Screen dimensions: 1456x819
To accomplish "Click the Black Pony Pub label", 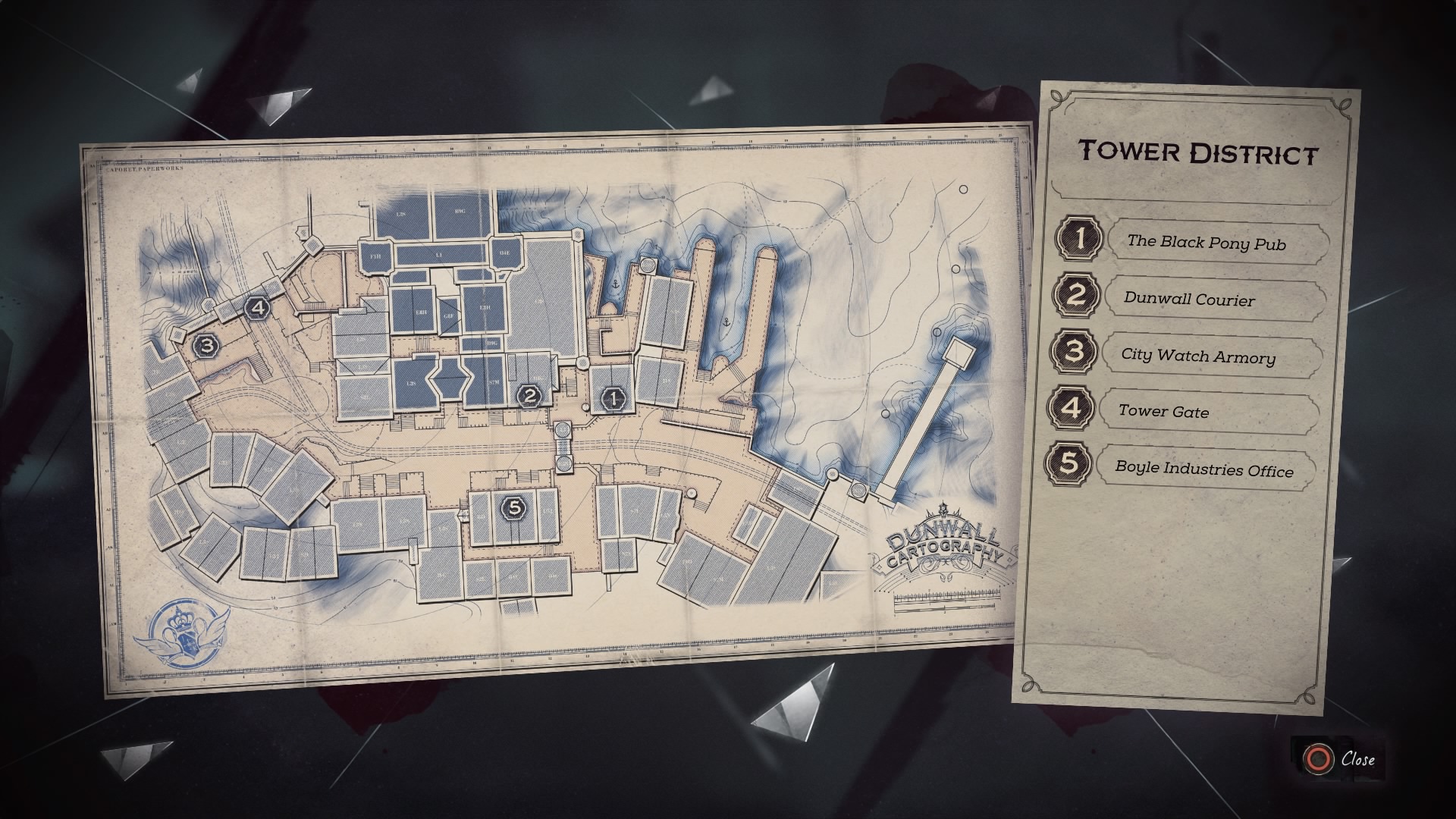I will pyautogui.click(x=1209, y=243).
